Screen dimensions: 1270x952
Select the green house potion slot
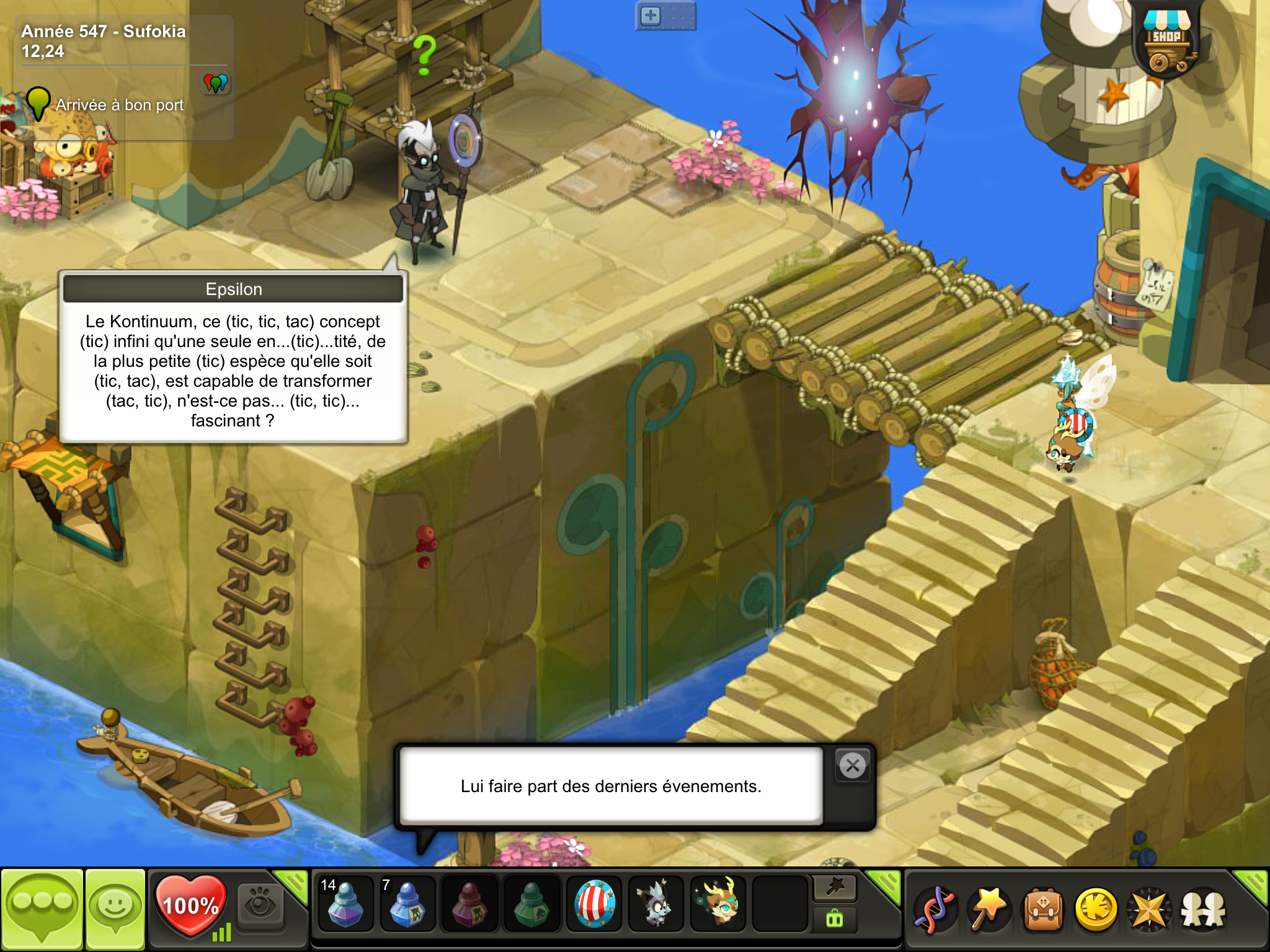click(531, 904)
